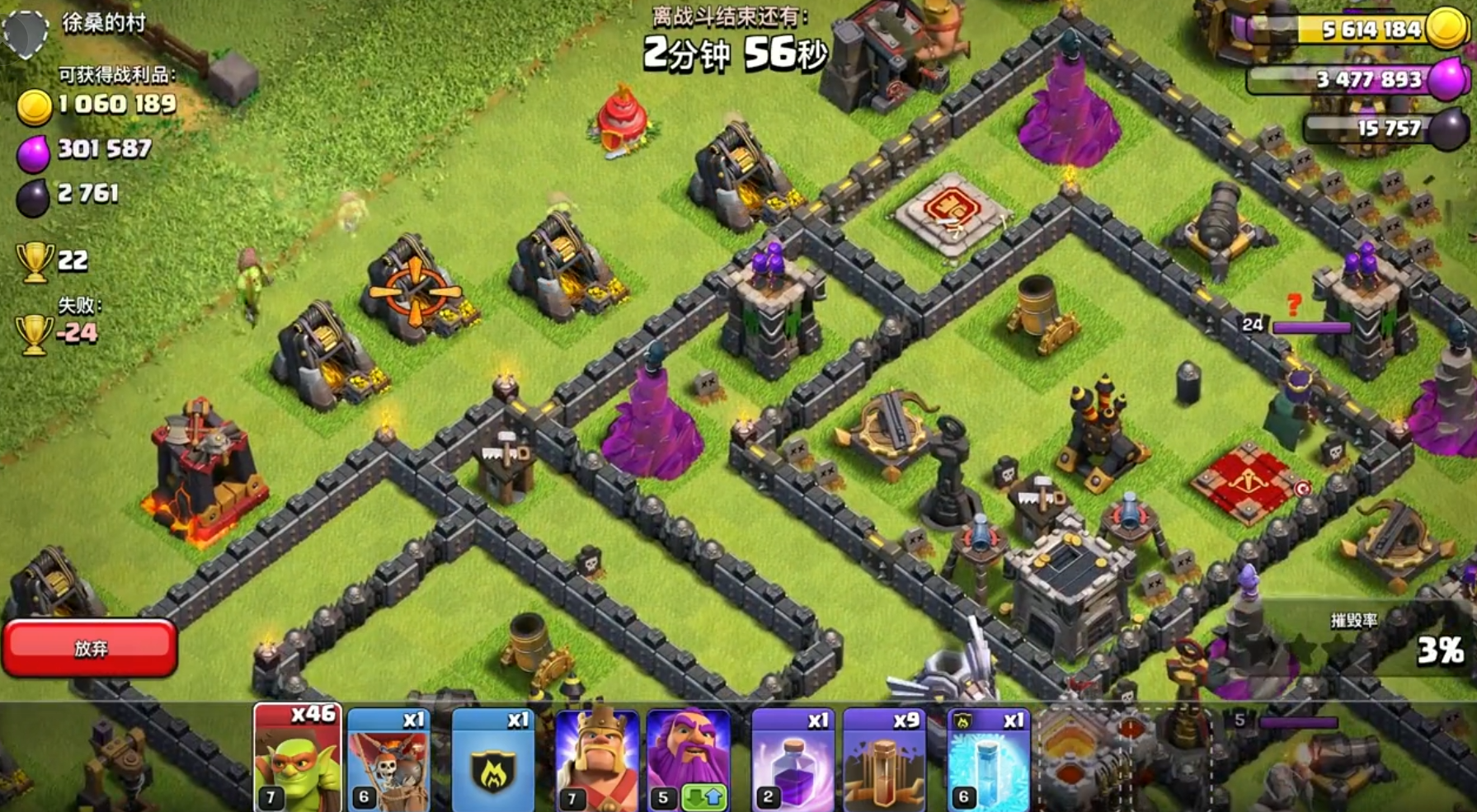Click the red 放弃 surrender button
This screenshot has height=812, width=1477.
[90, 648]
